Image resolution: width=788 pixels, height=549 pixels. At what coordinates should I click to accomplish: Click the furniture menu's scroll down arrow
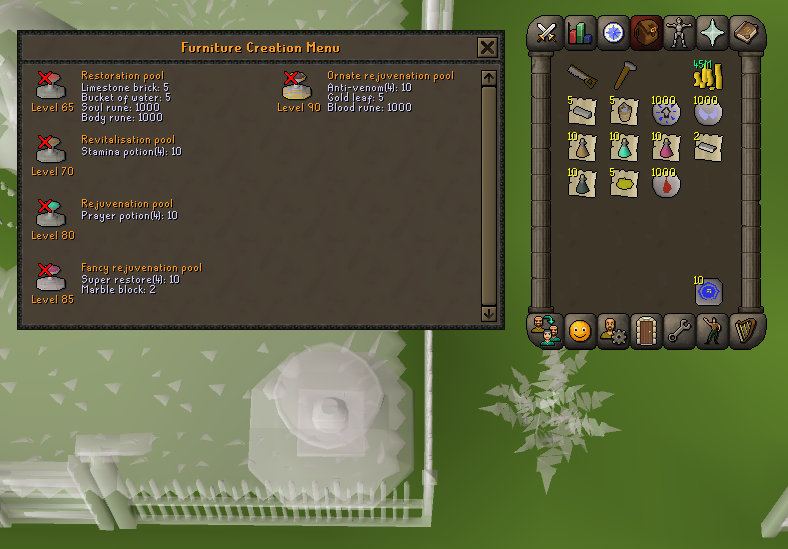[x=489, y=313]
